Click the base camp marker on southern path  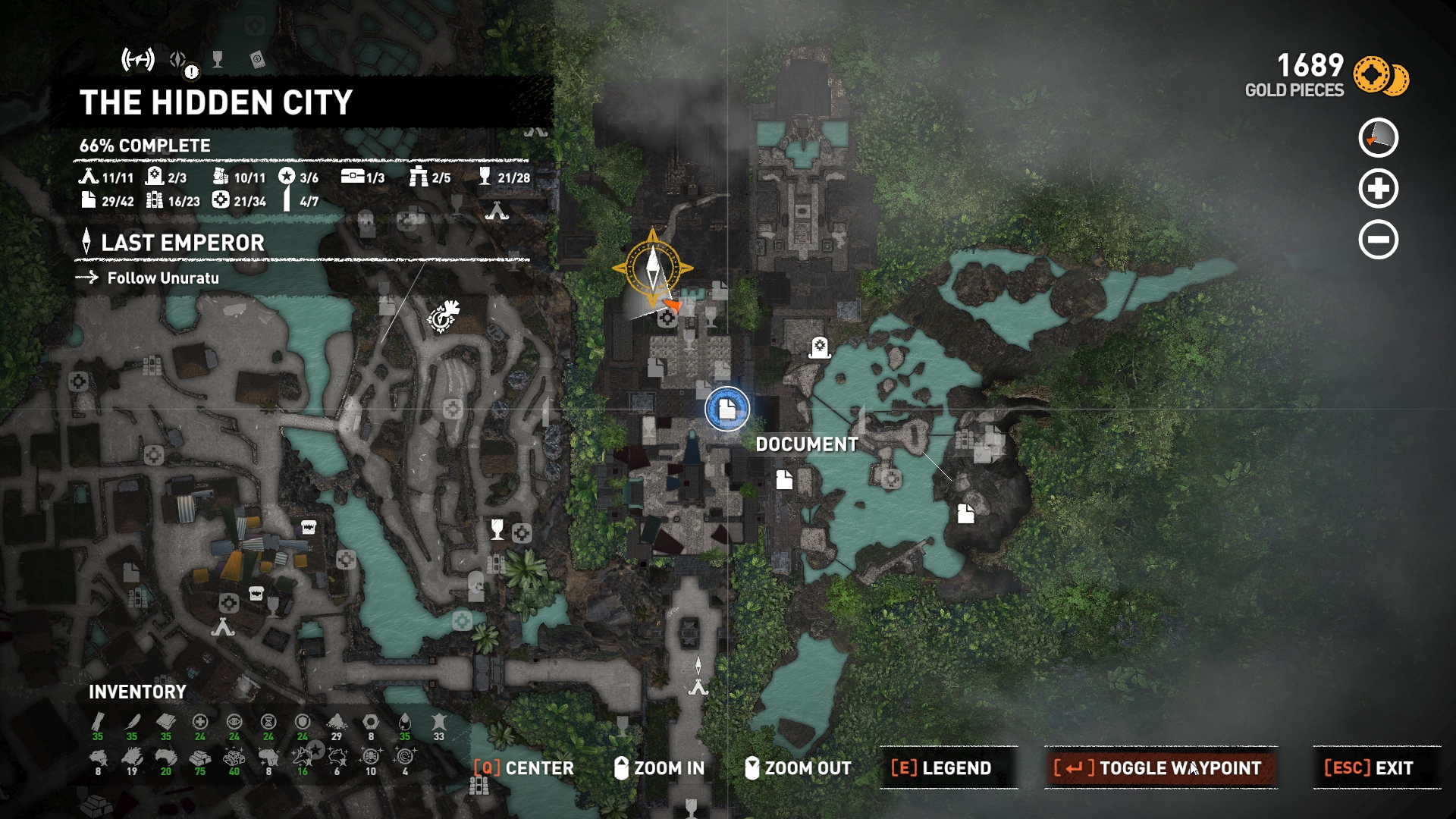pos(698,687)
